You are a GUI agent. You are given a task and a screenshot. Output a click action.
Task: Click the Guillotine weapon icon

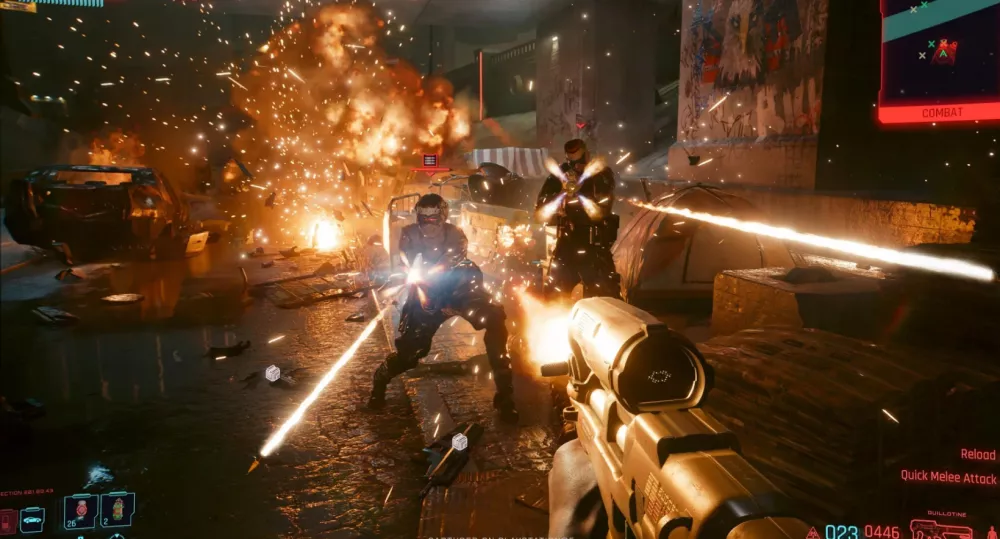pyautogui.click(x=940, y=528)
